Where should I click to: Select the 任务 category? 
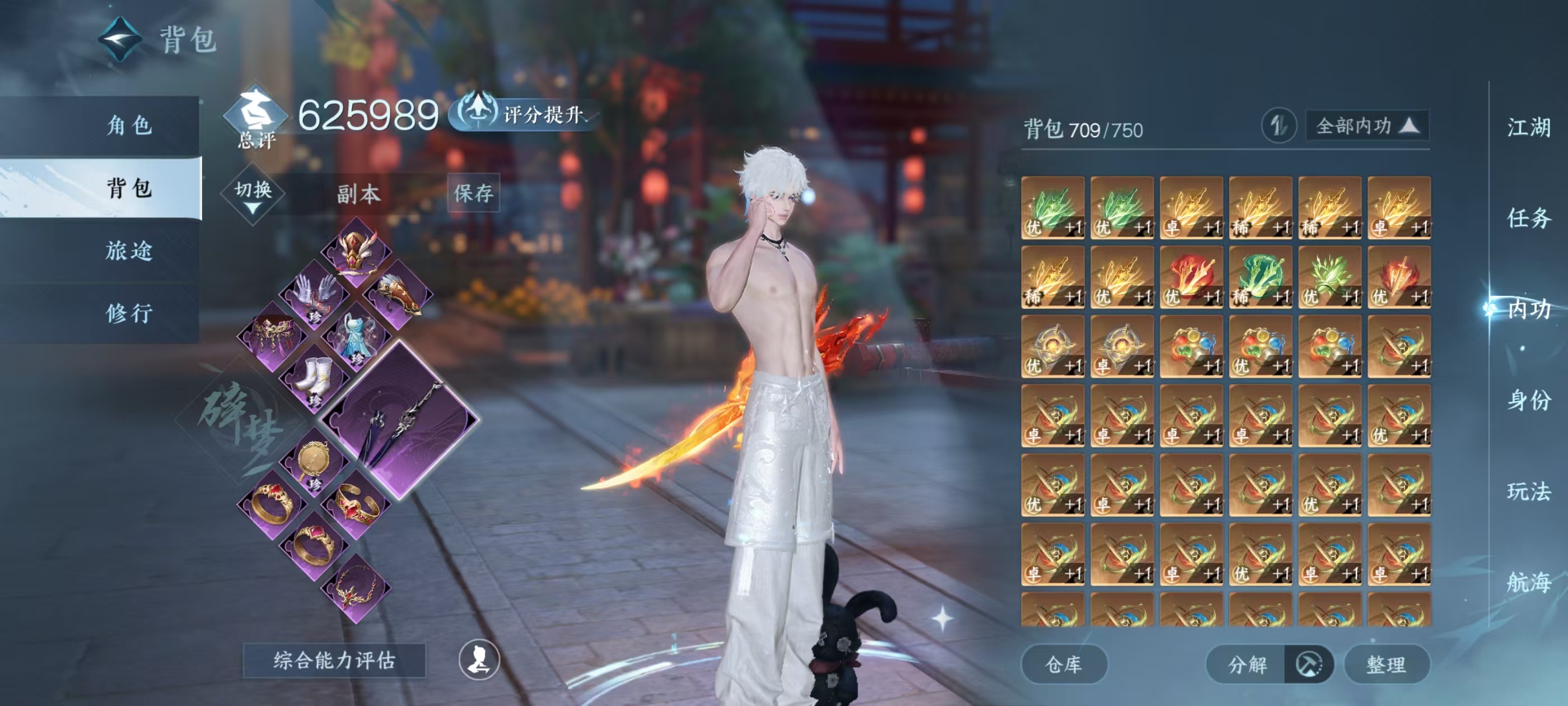click(1528, 218)
